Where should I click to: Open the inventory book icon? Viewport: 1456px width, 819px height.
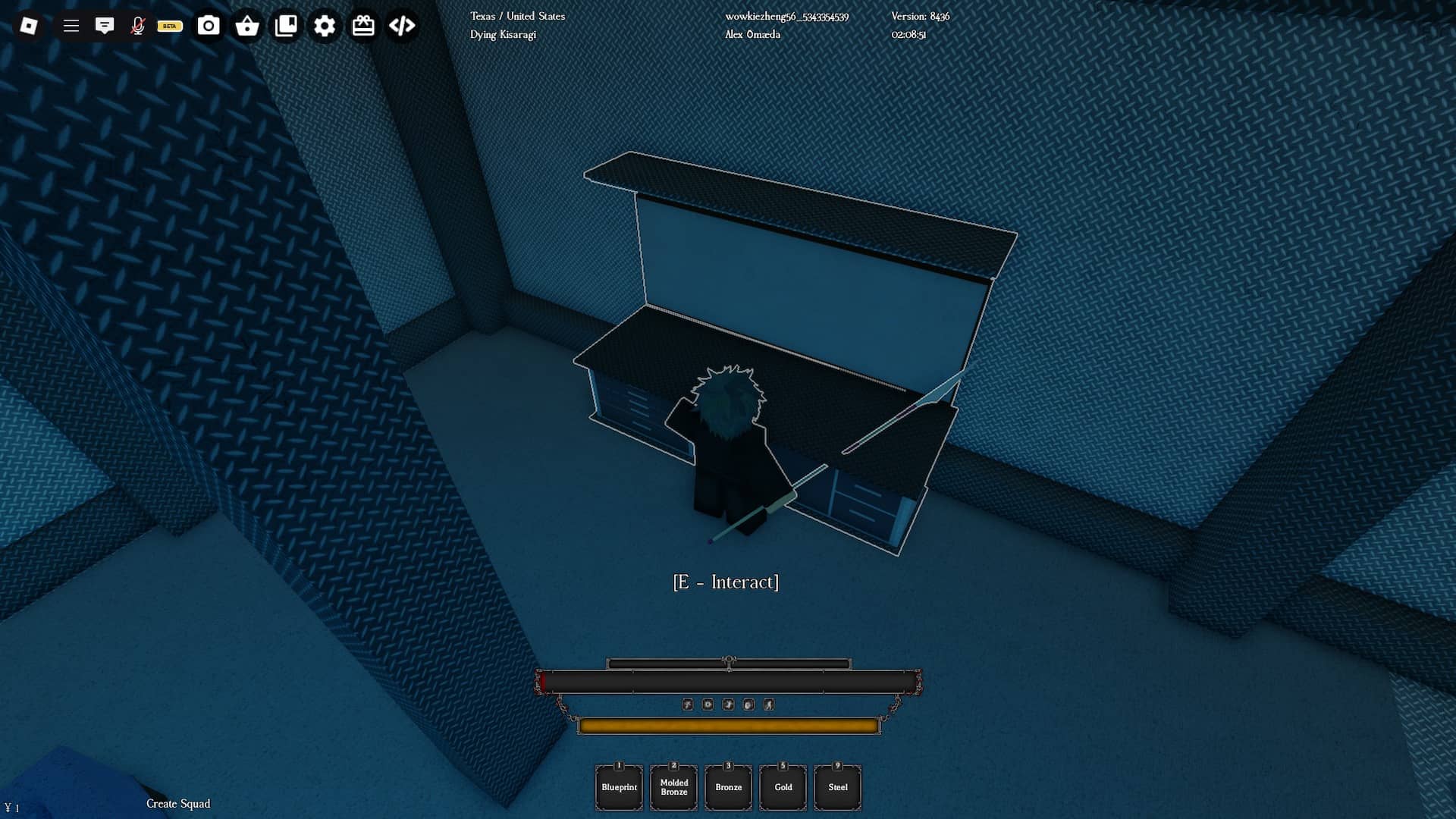tap(287, 25)
